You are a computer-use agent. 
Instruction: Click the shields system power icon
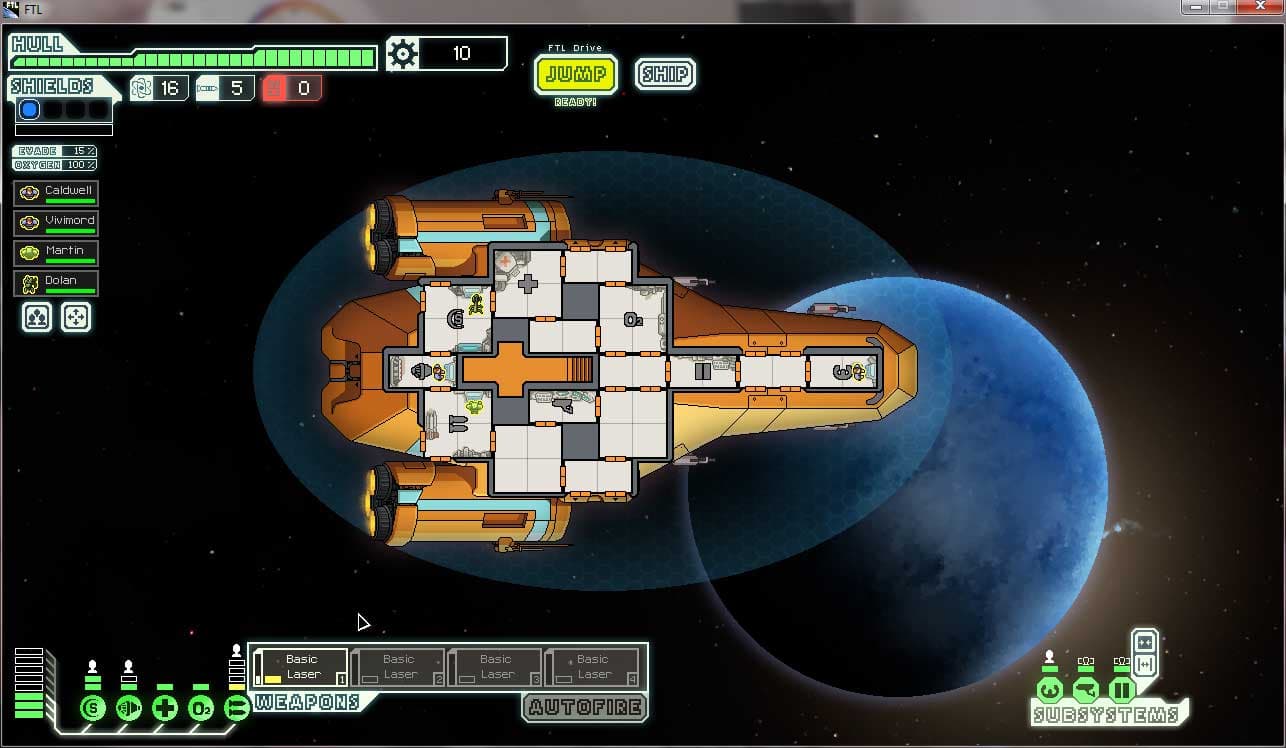(x=93, y=709)
